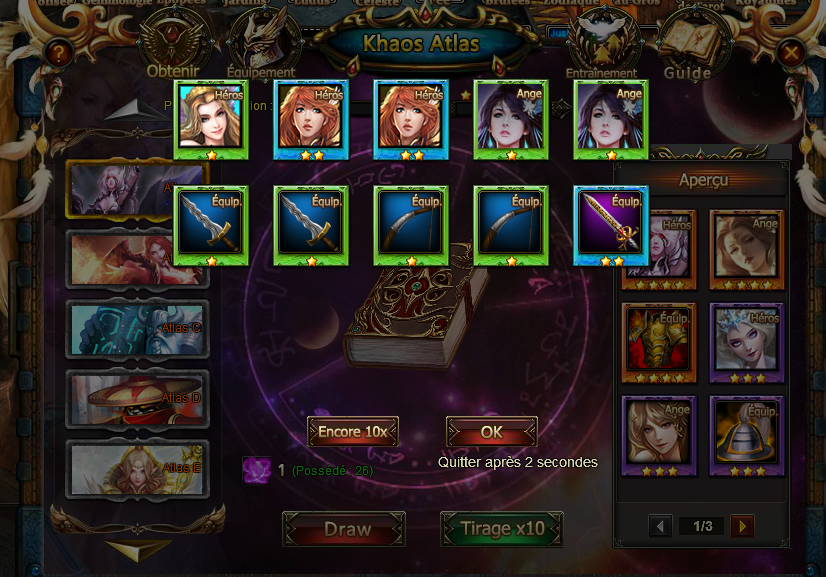Select Atlas C from the list
This screenshot has width=826, height=577.
[137, 328]
